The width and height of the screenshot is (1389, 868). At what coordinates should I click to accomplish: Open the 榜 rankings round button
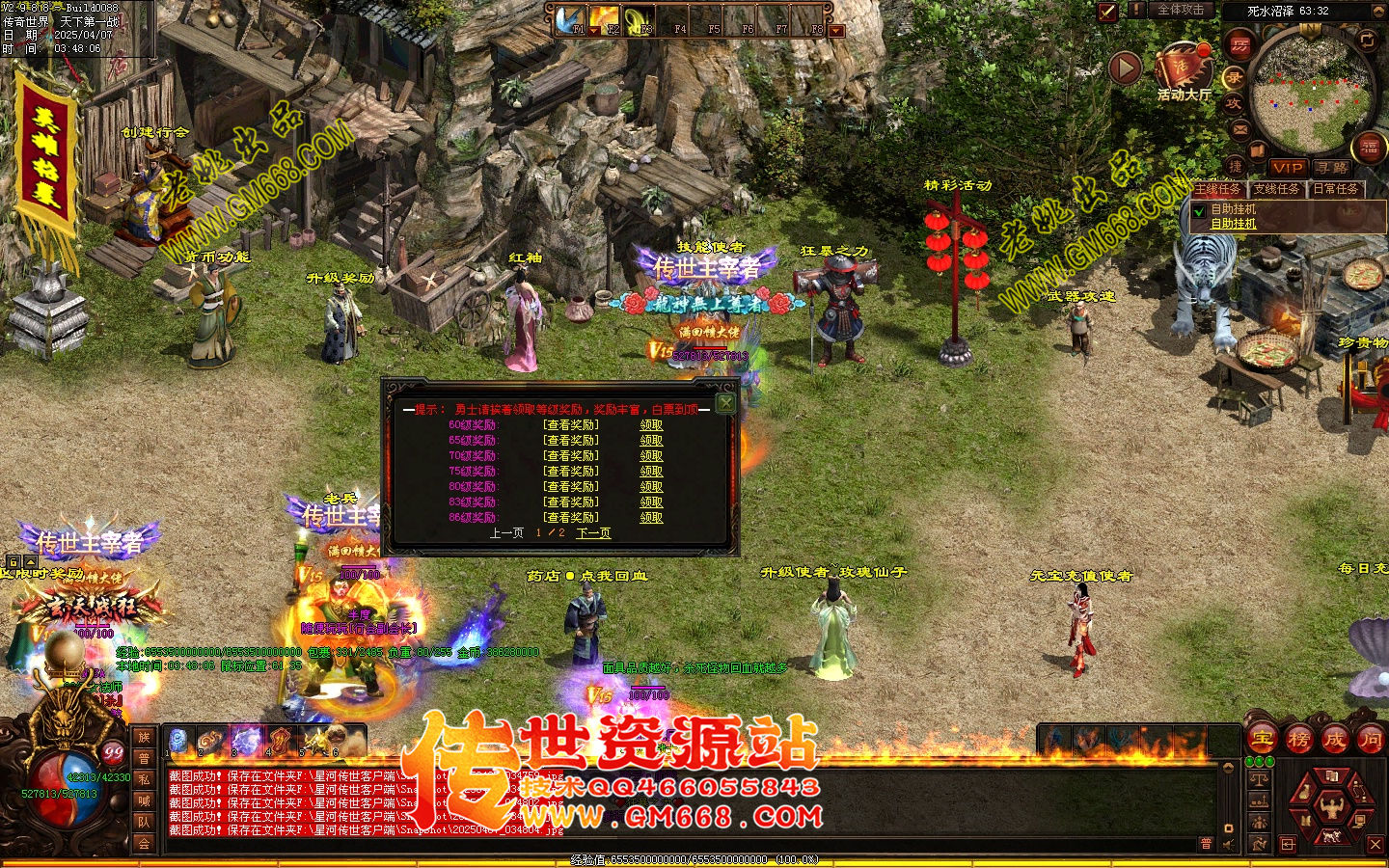[x=1298, y=740]
